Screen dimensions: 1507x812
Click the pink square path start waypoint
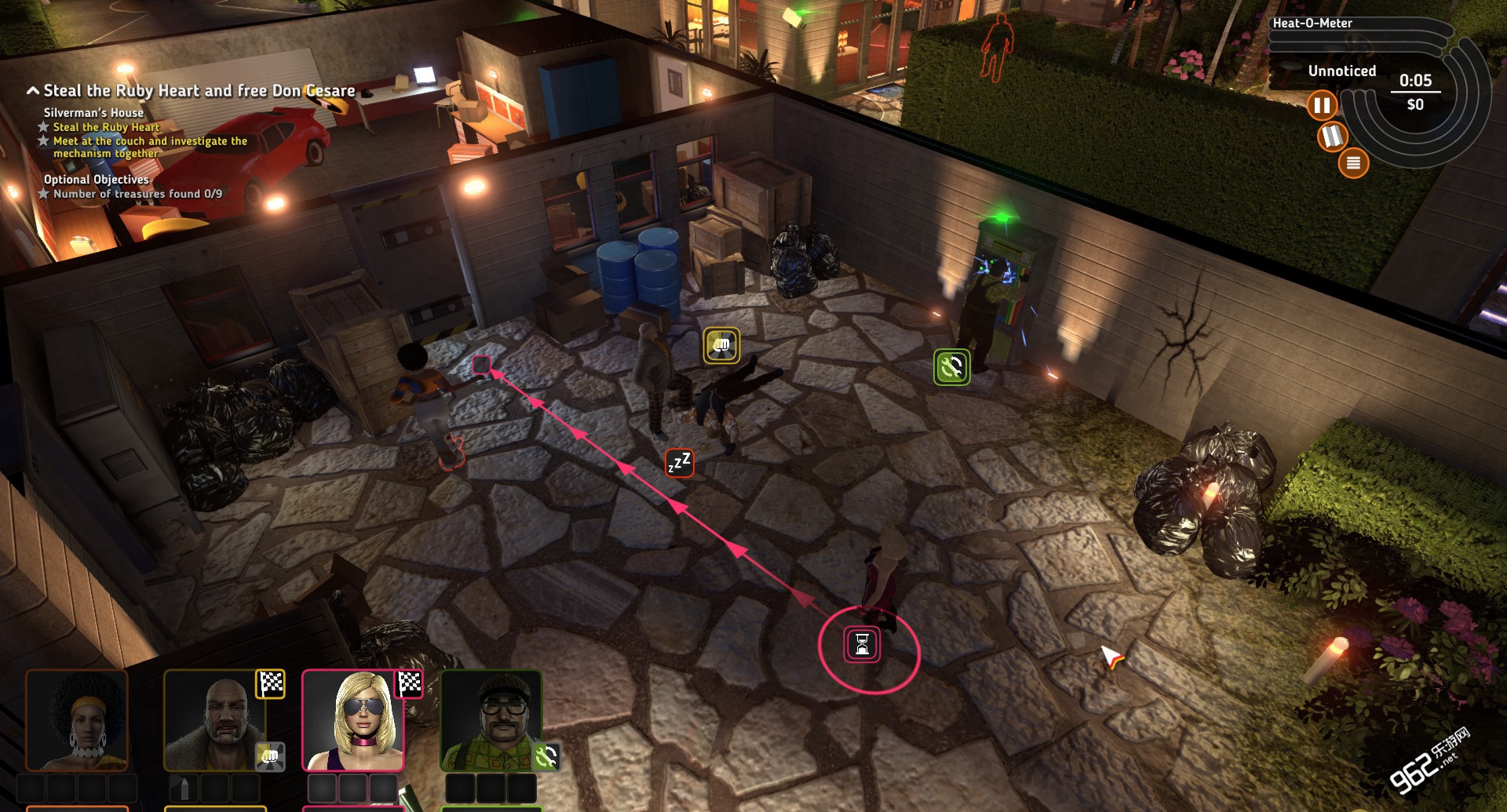click(x=481, y=365)
